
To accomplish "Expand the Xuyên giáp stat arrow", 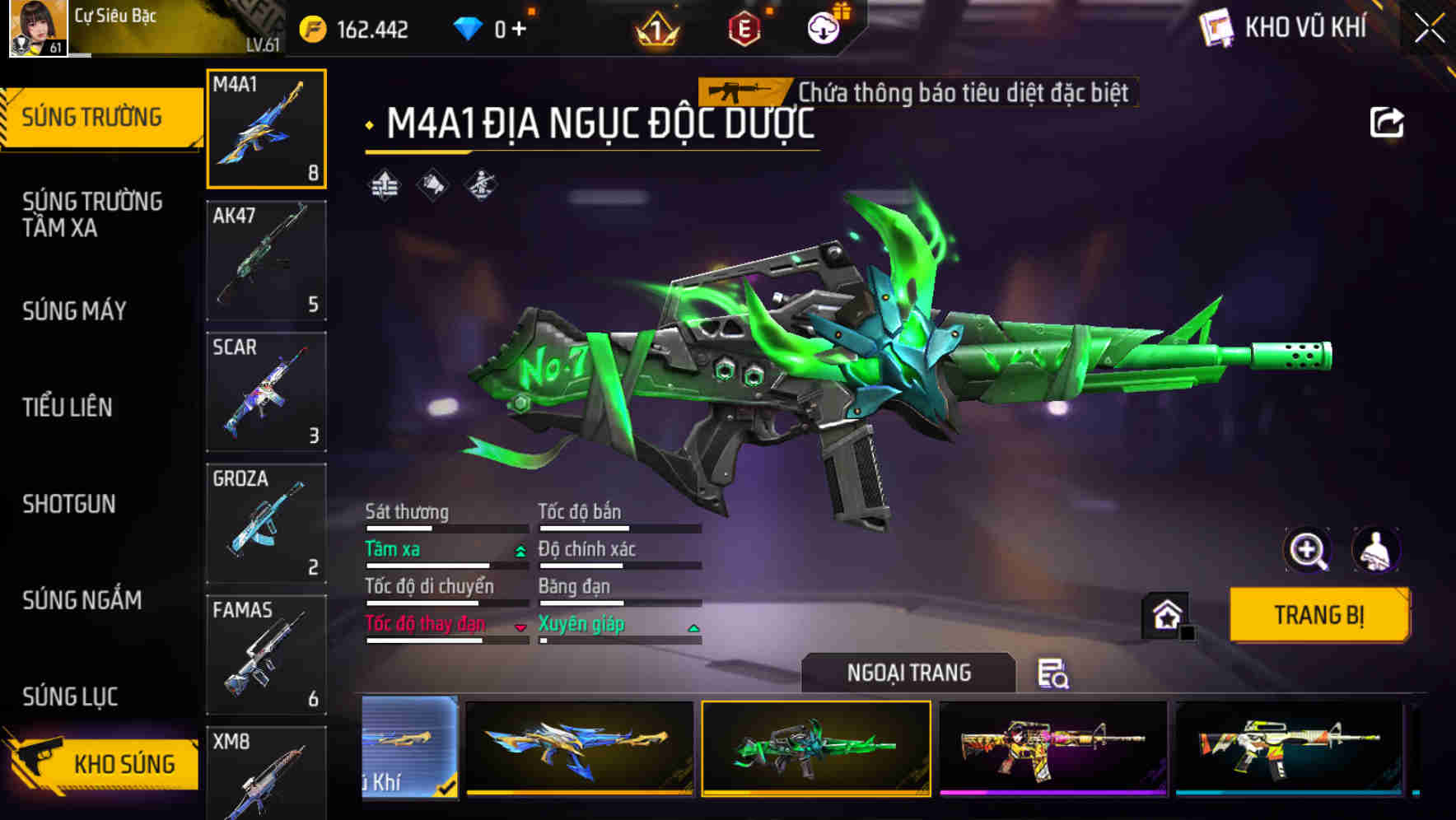I will [x=694, y=627].
